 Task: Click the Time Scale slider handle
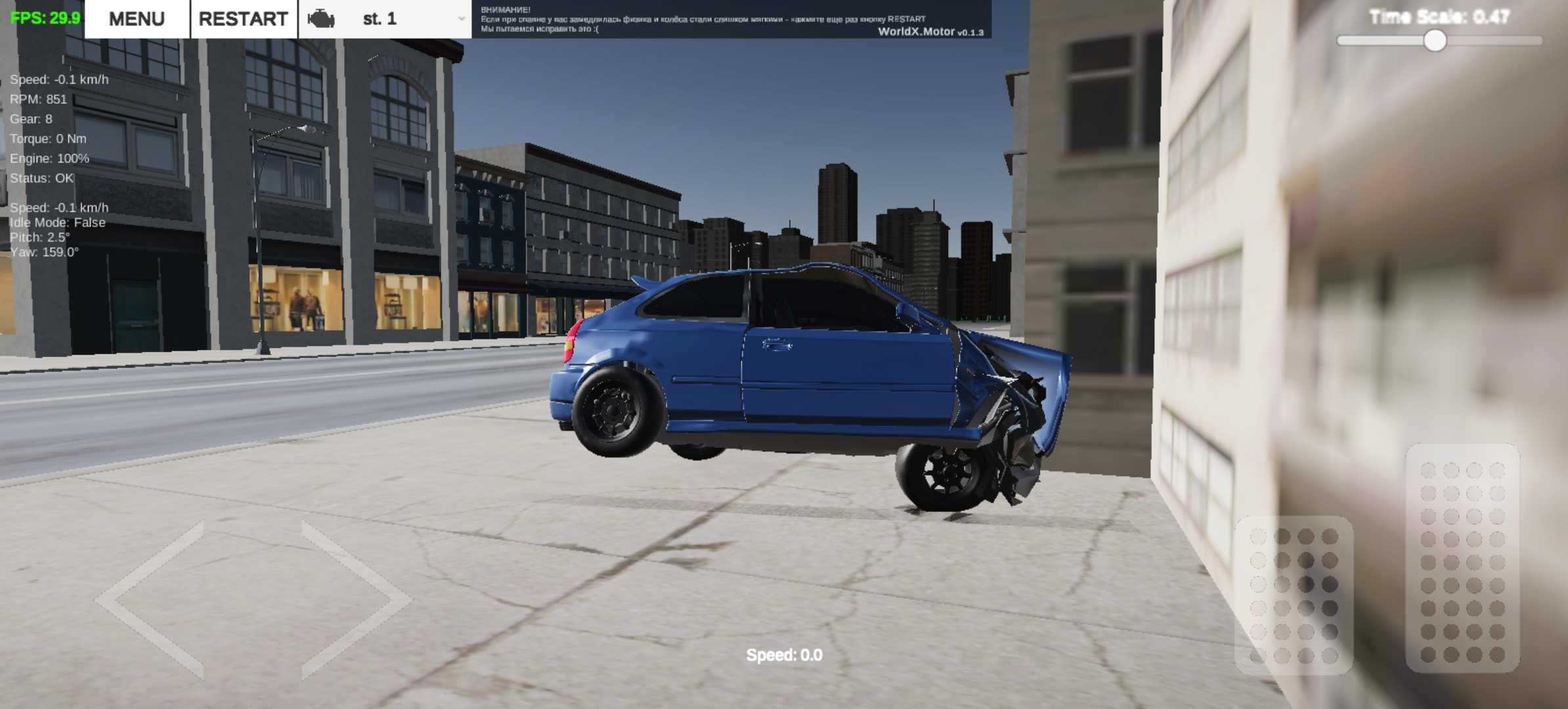pos(1435,41)
